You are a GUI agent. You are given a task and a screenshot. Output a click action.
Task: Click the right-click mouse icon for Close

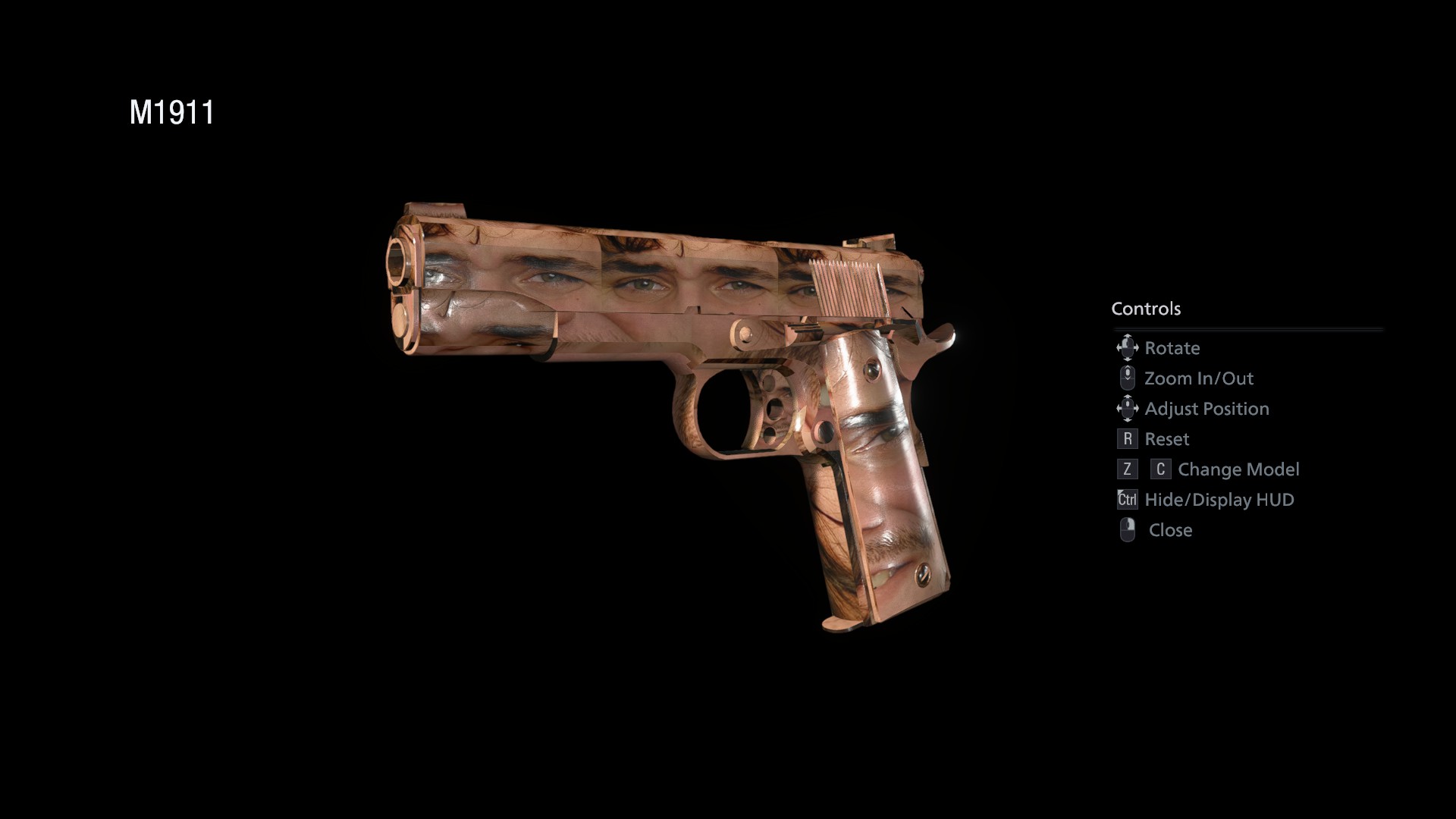pyautogui.click(x=1128, y=530)
